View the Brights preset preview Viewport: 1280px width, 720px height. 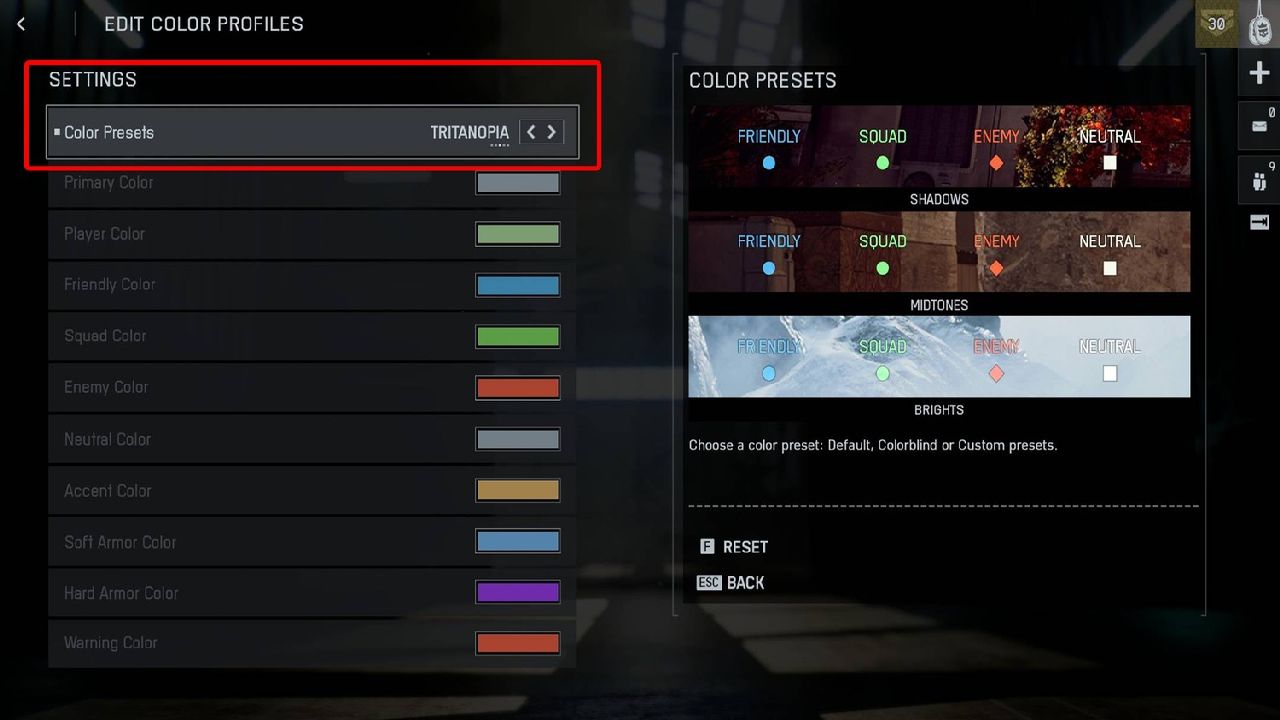(x=939, y=356)
